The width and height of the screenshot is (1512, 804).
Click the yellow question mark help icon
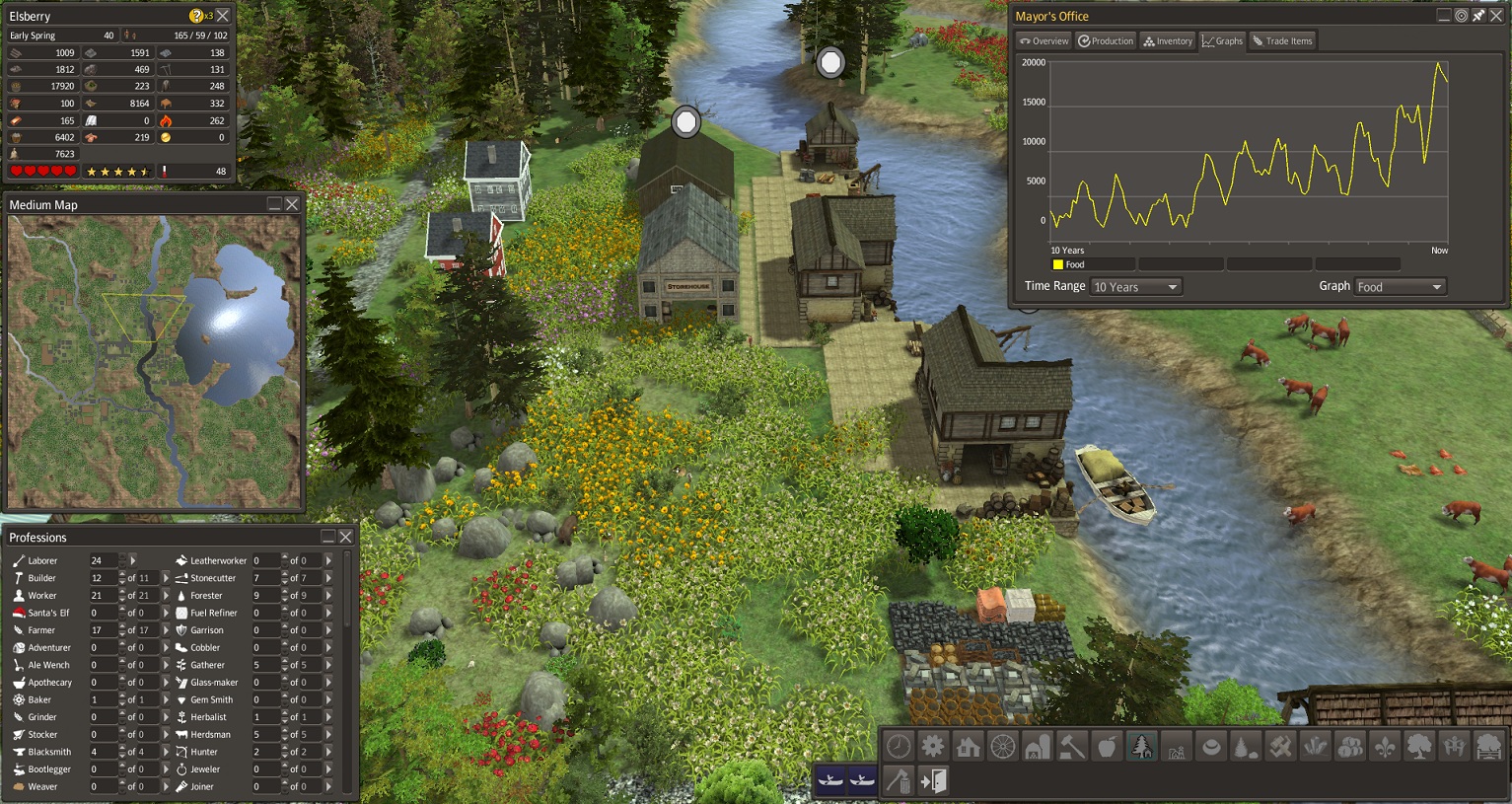[x=196, y=16]
